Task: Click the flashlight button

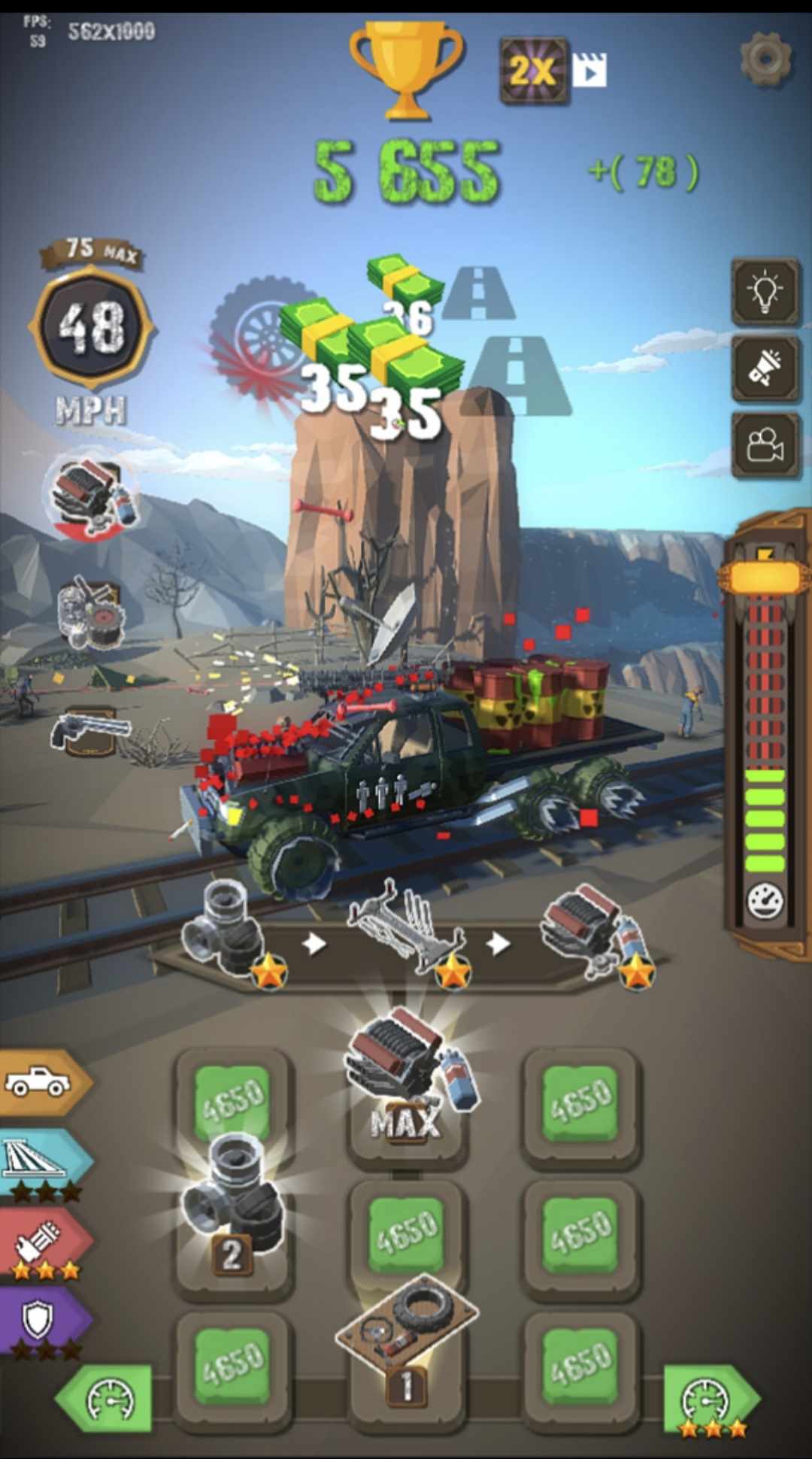Action: (765, 369)
